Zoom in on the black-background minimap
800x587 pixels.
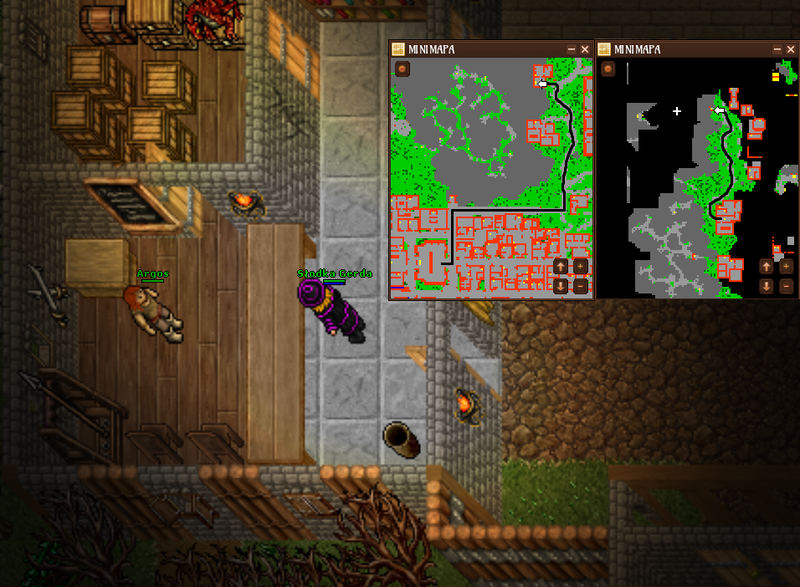pos(786,267)
